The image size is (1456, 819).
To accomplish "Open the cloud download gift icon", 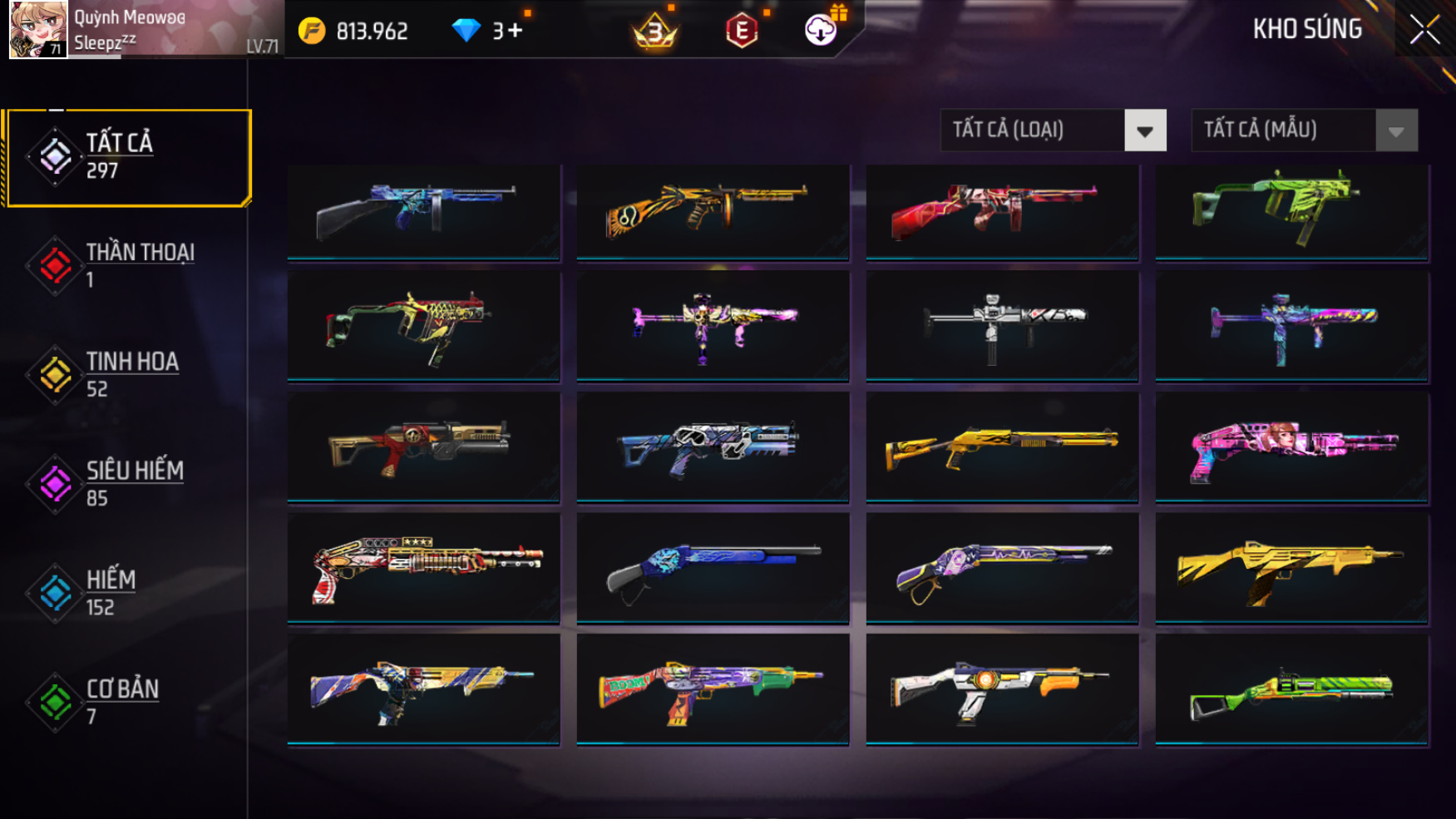I will tap(821, 30).
